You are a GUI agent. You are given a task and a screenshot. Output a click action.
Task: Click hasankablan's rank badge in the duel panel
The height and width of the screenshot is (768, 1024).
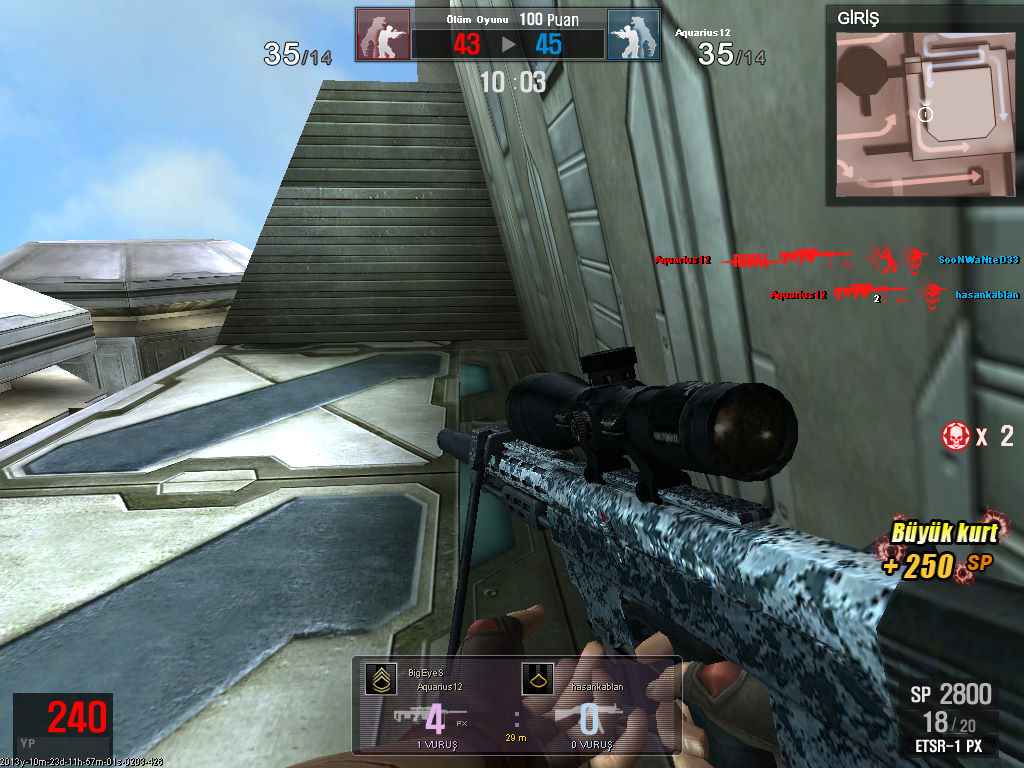536,680
